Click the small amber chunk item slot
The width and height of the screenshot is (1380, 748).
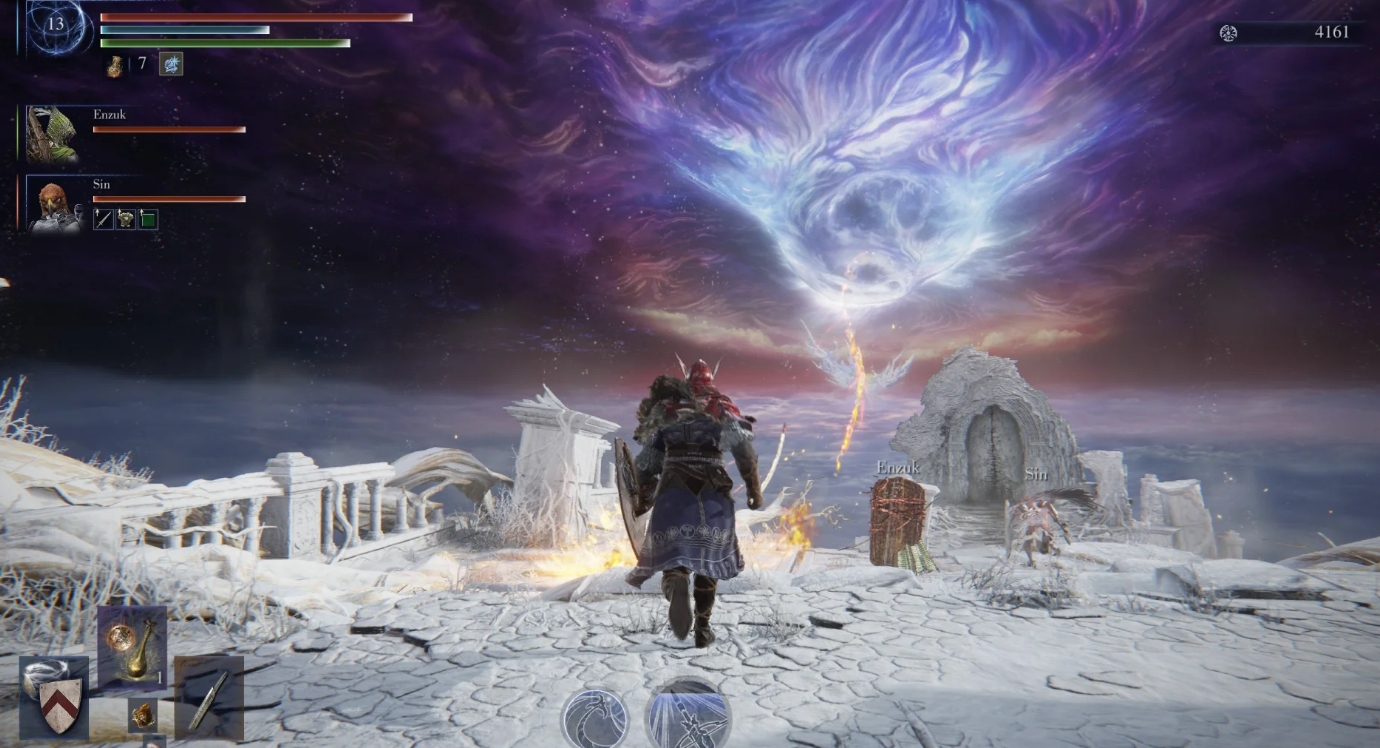point(144,714)
